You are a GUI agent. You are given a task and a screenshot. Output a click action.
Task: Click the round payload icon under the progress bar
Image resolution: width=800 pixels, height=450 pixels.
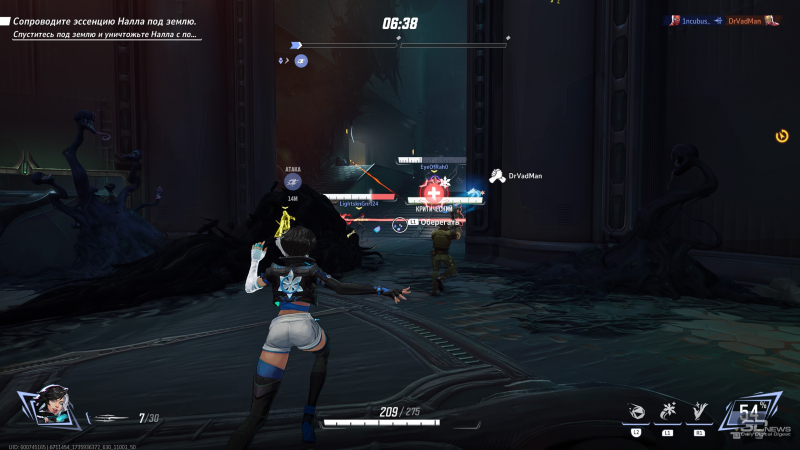[301, 61]
